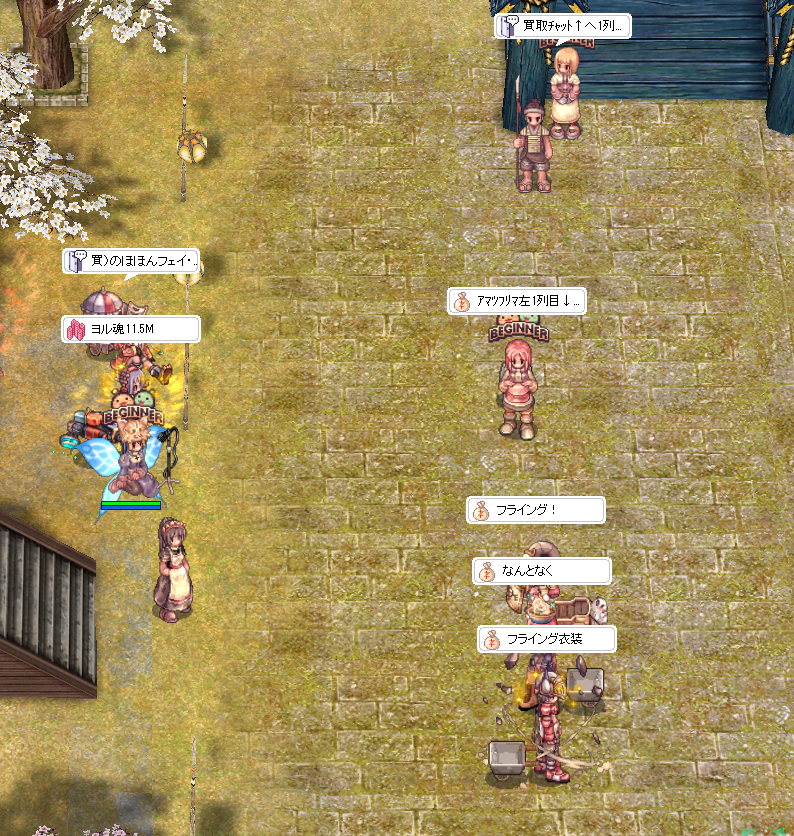View the フライング衣装 vending shop
Viewport: 794px width, 836px height.
click(x=546, y=639)
